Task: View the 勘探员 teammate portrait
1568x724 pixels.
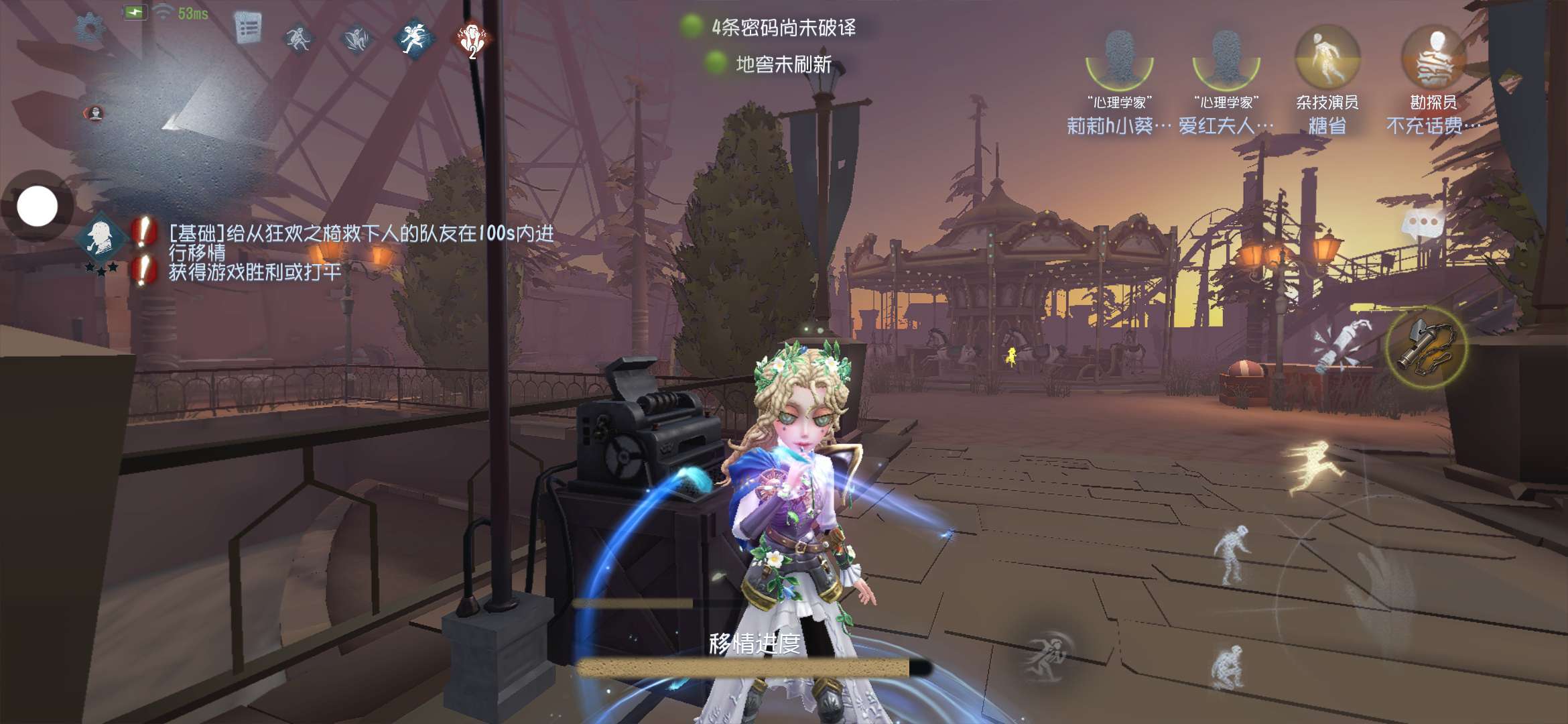Action: tap(1433, 60)
